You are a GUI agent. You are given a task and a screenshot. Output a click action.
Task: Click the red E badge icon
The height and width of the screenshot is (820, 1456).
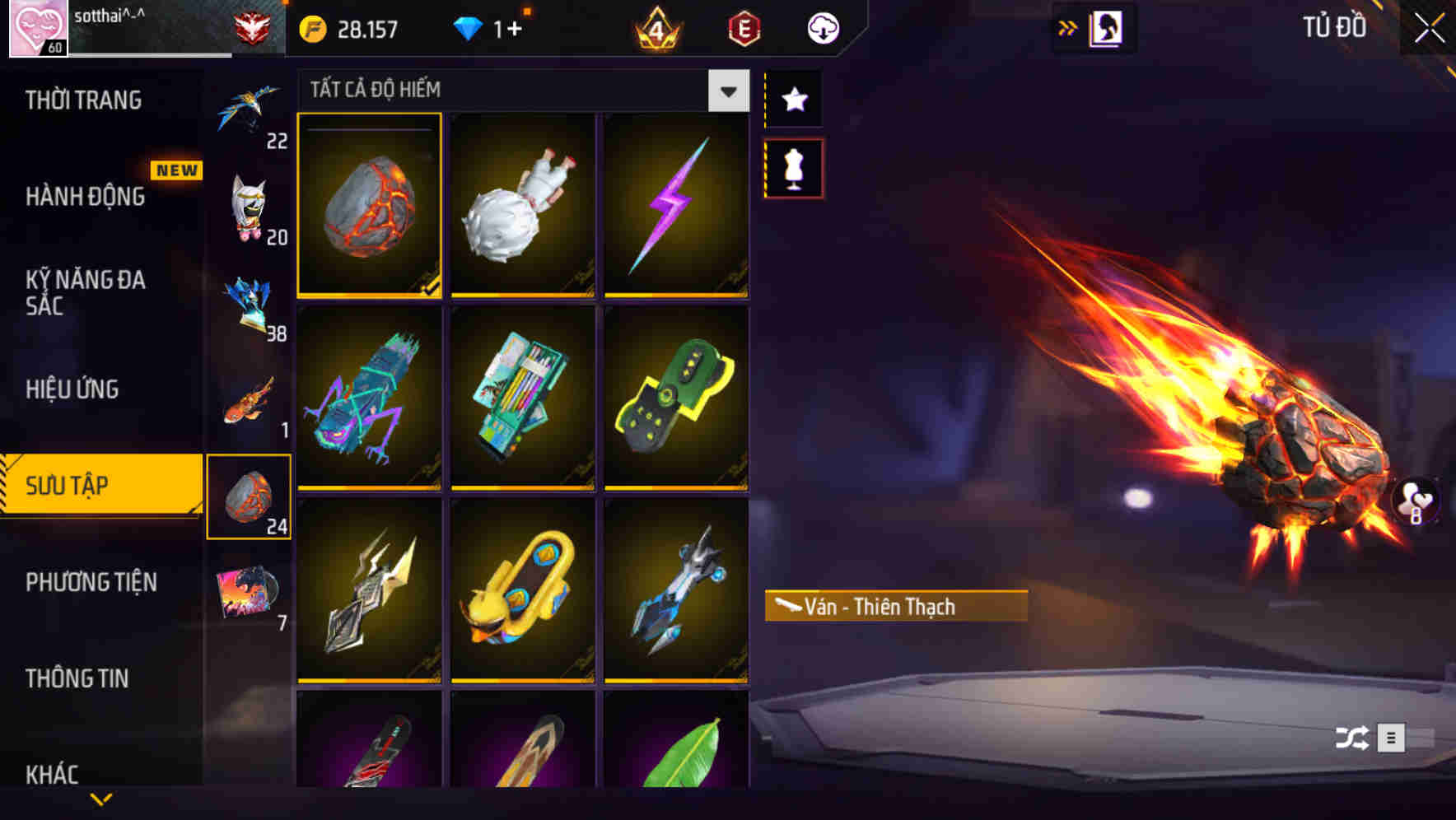pyautogui.click(x=743, y=27)
